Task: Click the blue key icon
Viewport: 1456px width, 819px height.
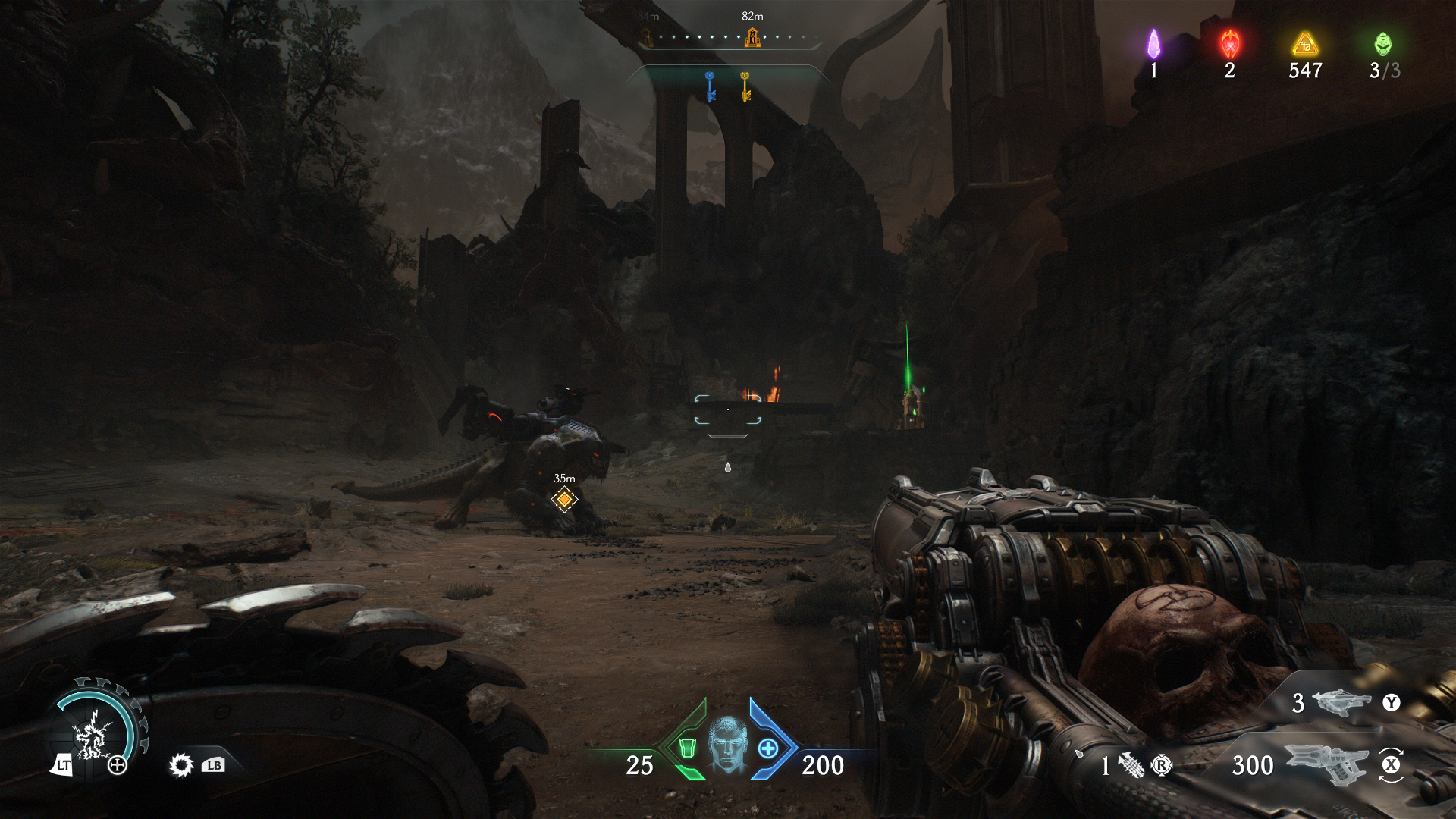Action: 710,86
